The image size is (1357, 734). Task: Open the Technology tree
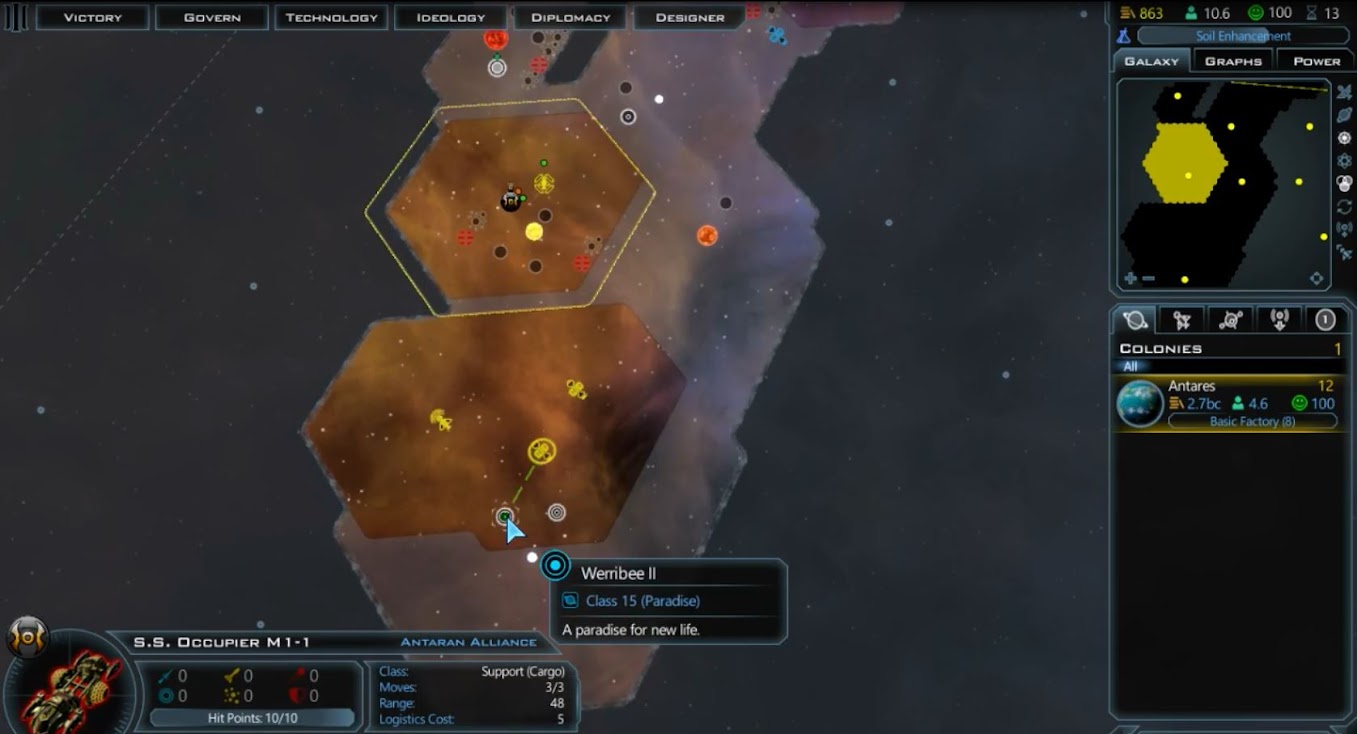point(332,17)
